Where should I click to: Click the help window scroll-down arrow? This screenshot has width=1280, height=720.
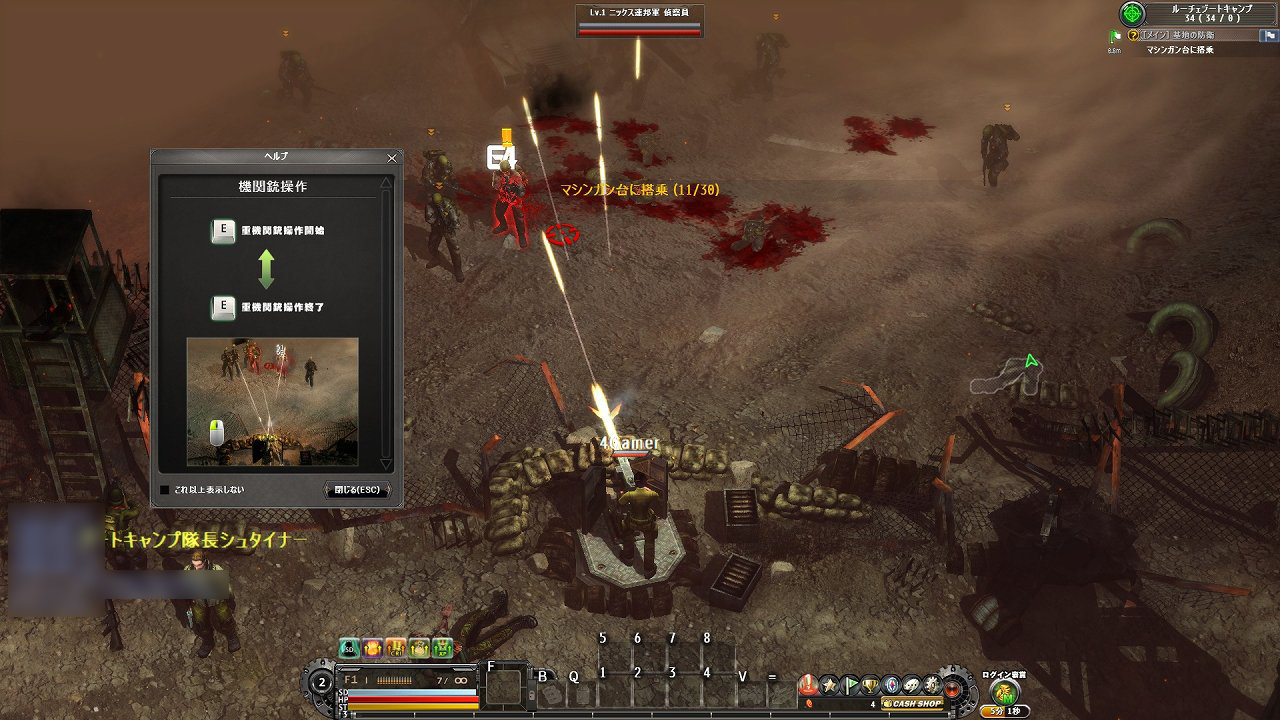(x=386, y=464)
